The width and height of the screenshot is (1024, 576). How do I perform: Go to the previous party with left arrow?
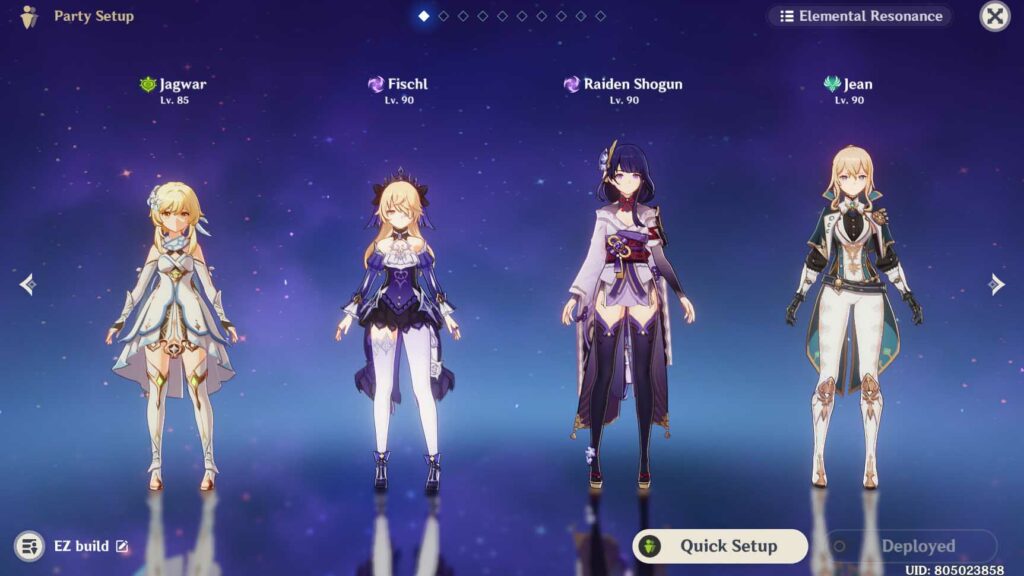(27, 285)
